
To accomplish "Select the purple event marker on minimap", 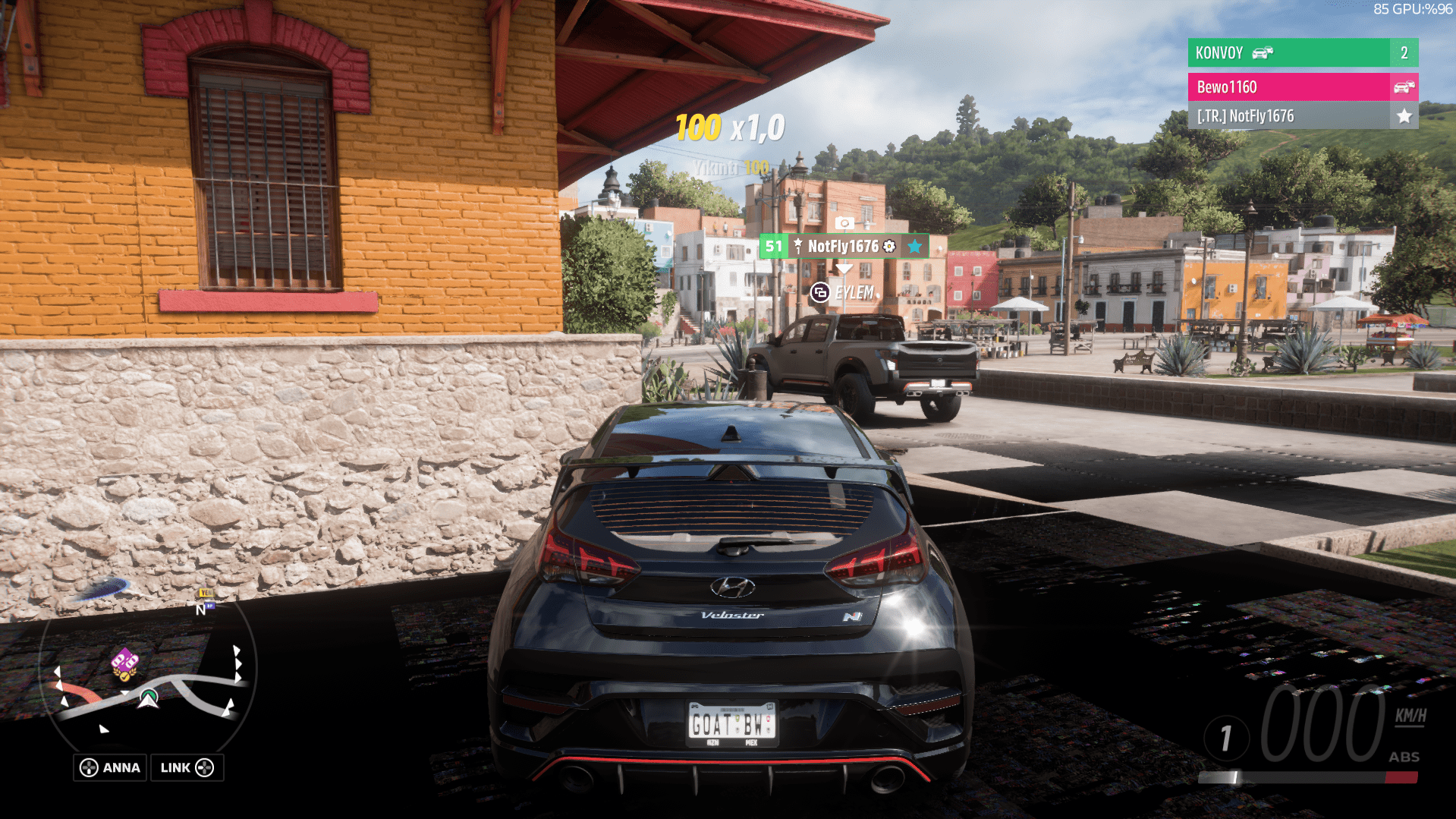I will [x=124, y=663].
